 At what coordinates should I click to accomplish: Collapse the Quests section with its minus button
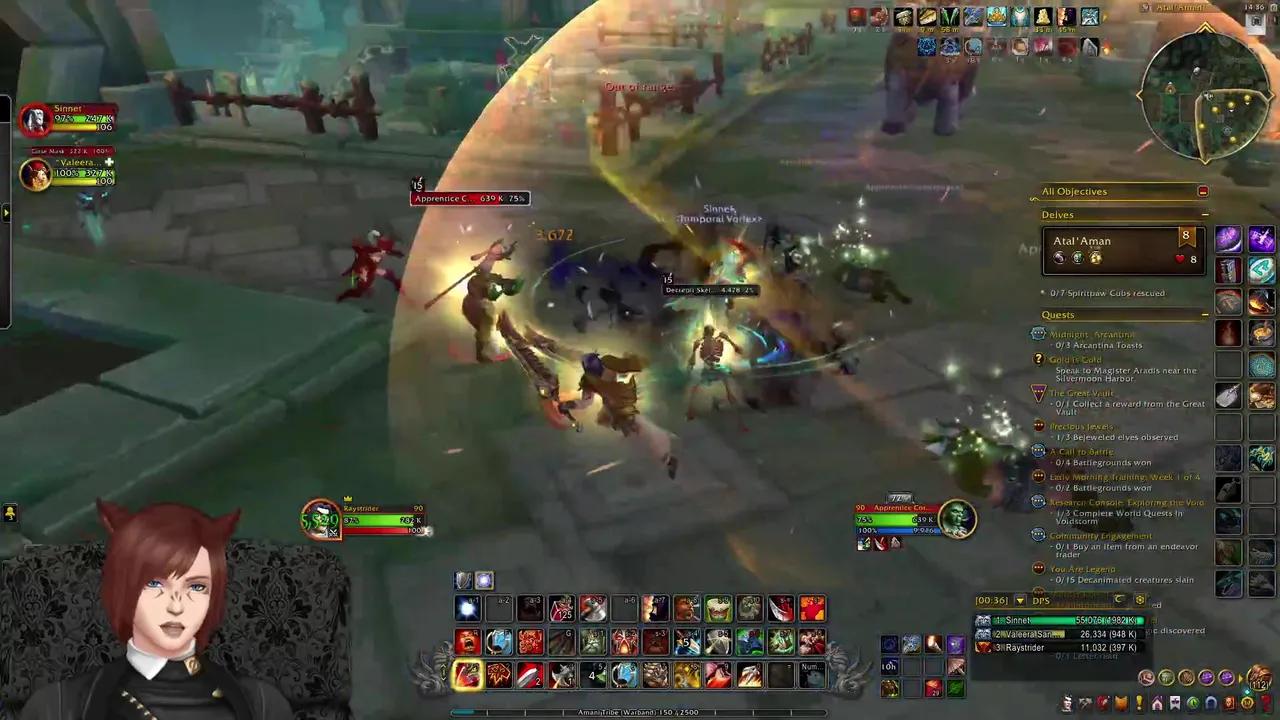(x=1204, y=313)
